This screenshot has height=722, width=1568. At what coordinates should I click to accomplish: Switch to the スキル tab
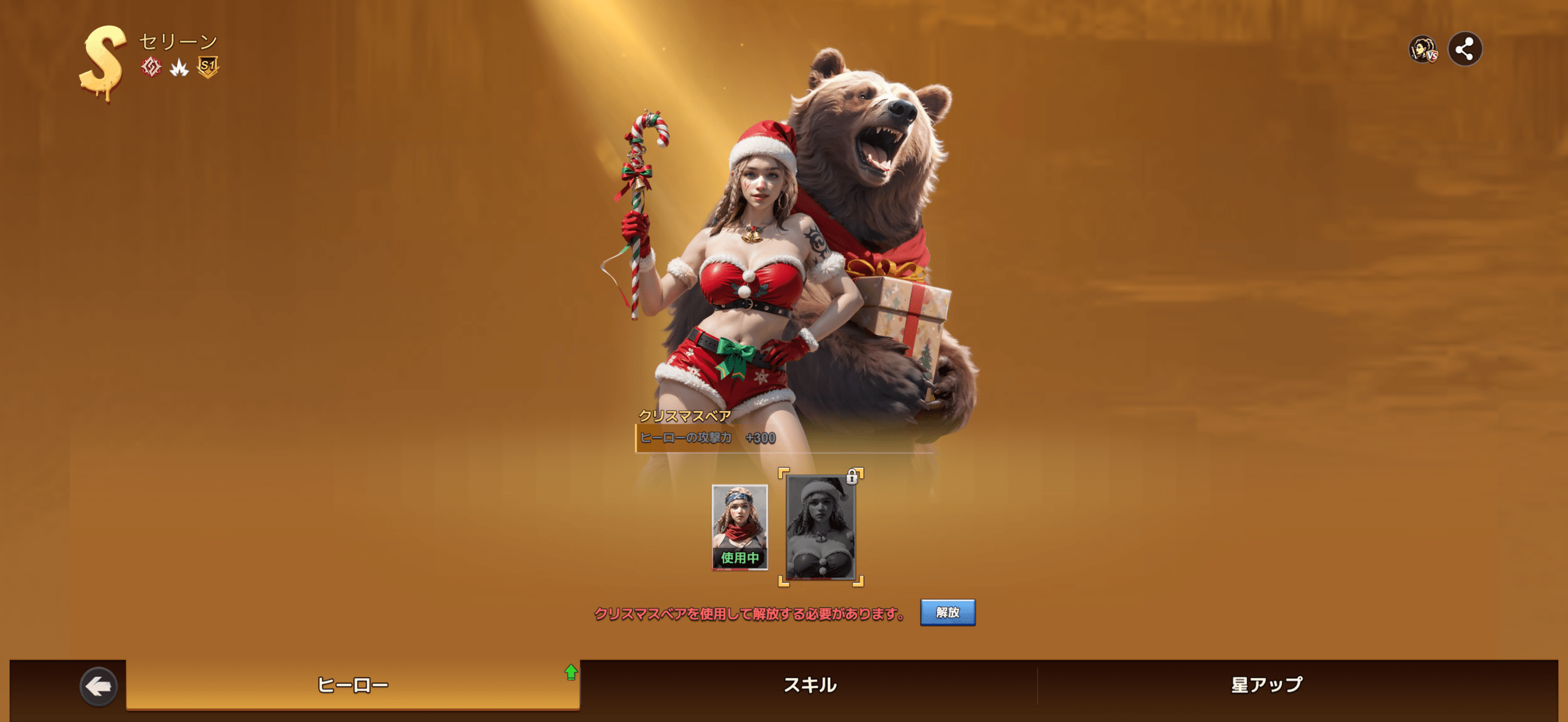click(810, 685)
